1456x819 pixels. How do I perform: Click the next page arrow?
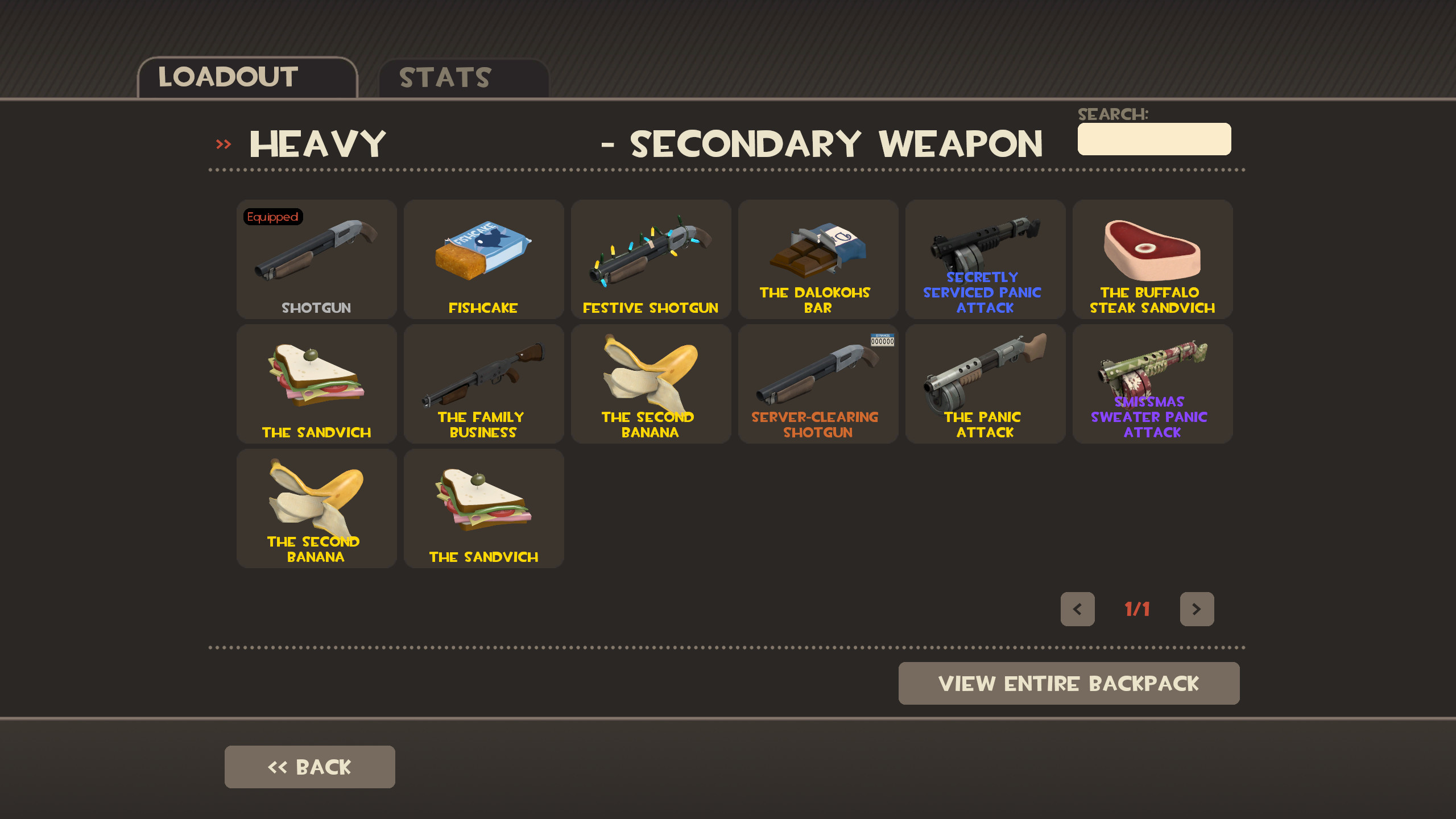coord(1197,609)
